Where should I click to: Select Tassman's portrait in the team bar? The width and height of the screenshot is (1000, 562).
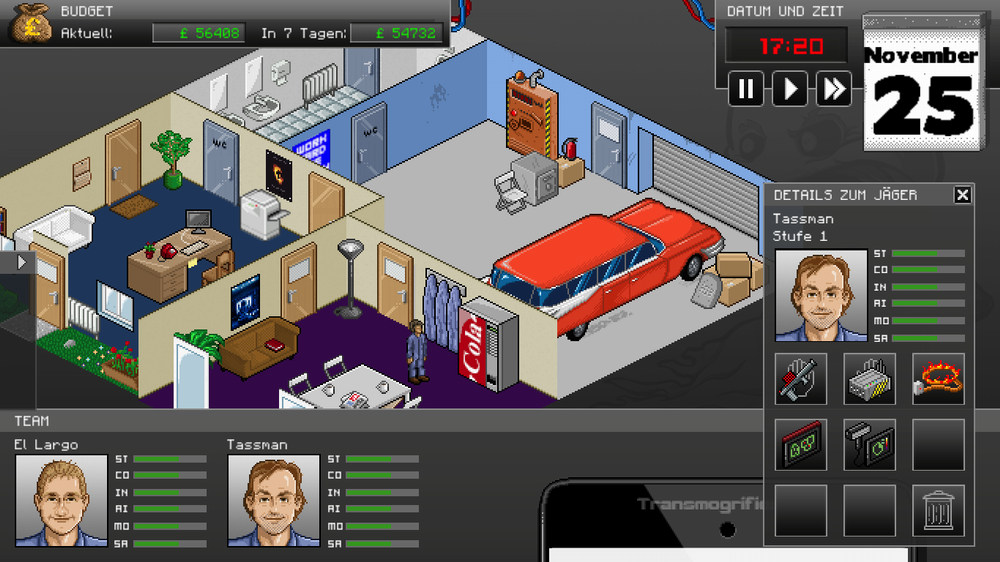coord(273,500)
